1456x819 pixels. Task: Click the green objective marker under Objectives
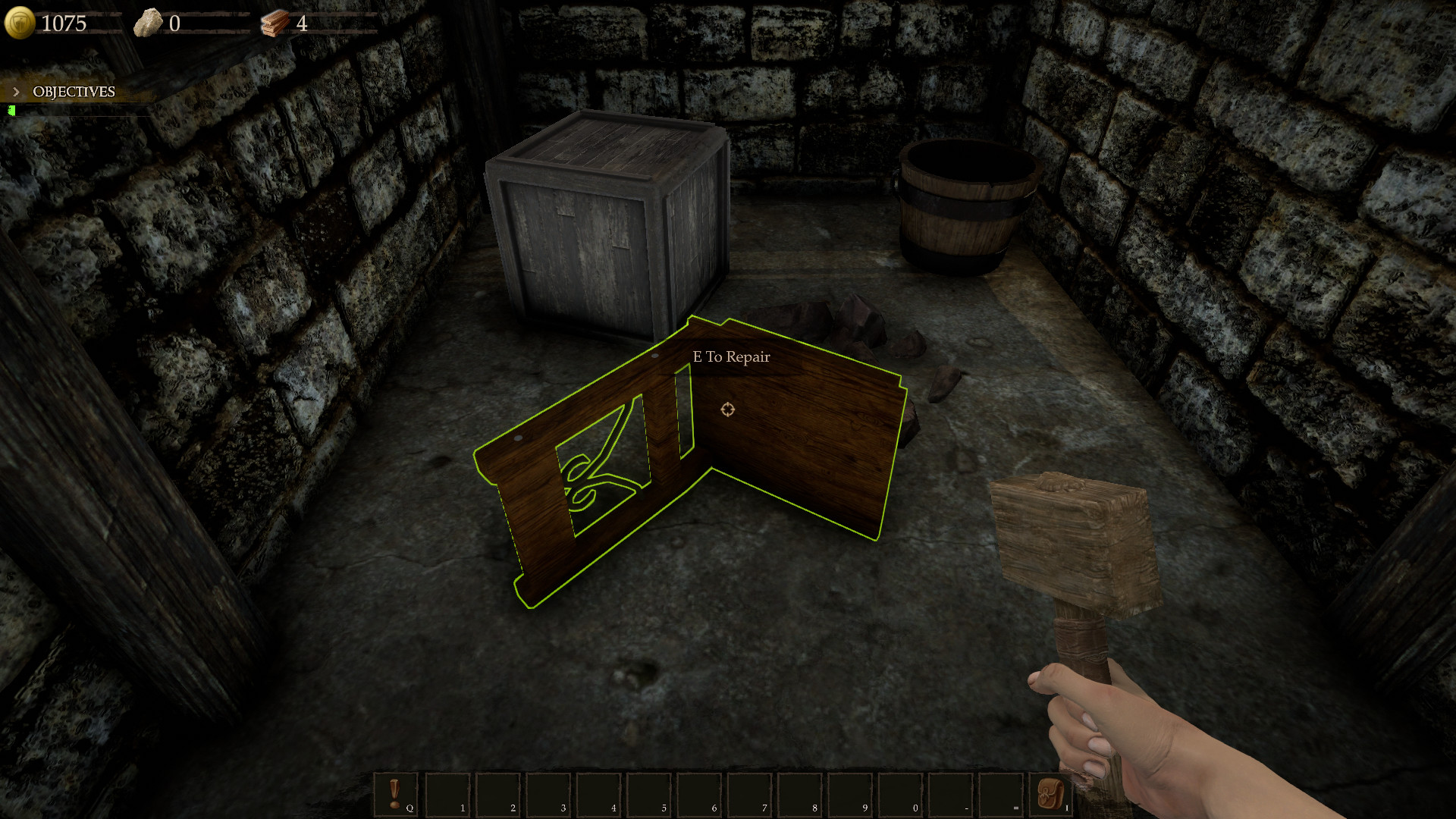[x=12, y=111]
